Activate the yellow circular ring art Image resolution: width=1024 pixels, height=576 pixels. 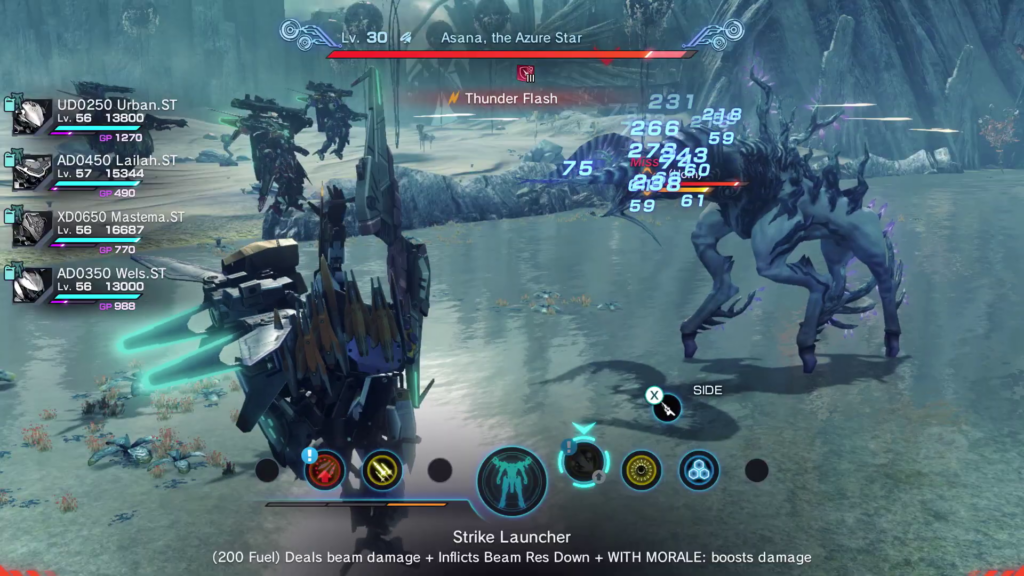click(x=641, y=470)
